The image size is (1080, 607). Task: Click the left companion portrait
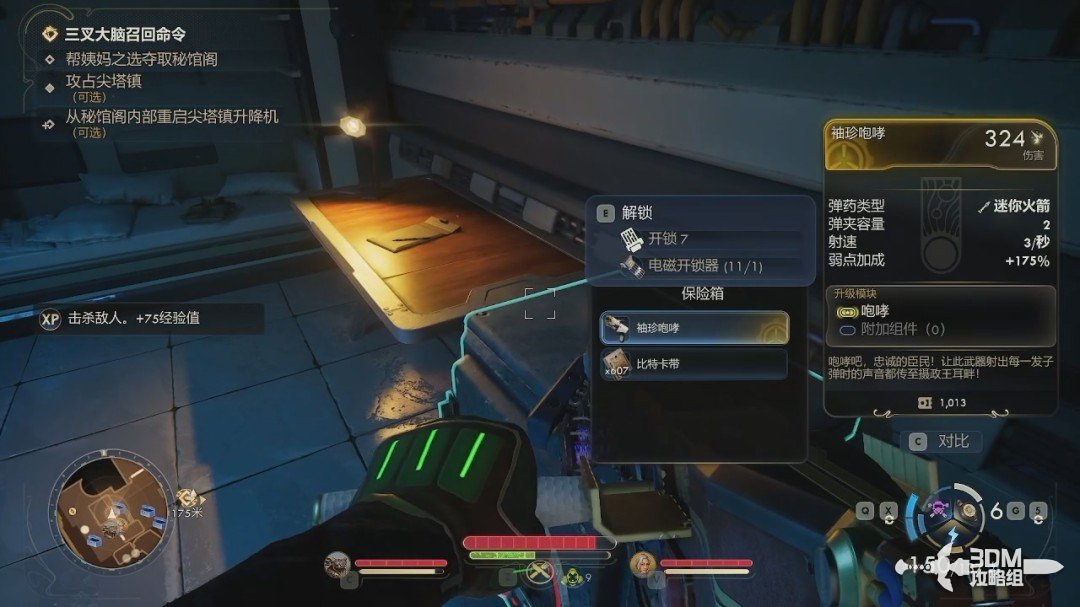[338, 565]
